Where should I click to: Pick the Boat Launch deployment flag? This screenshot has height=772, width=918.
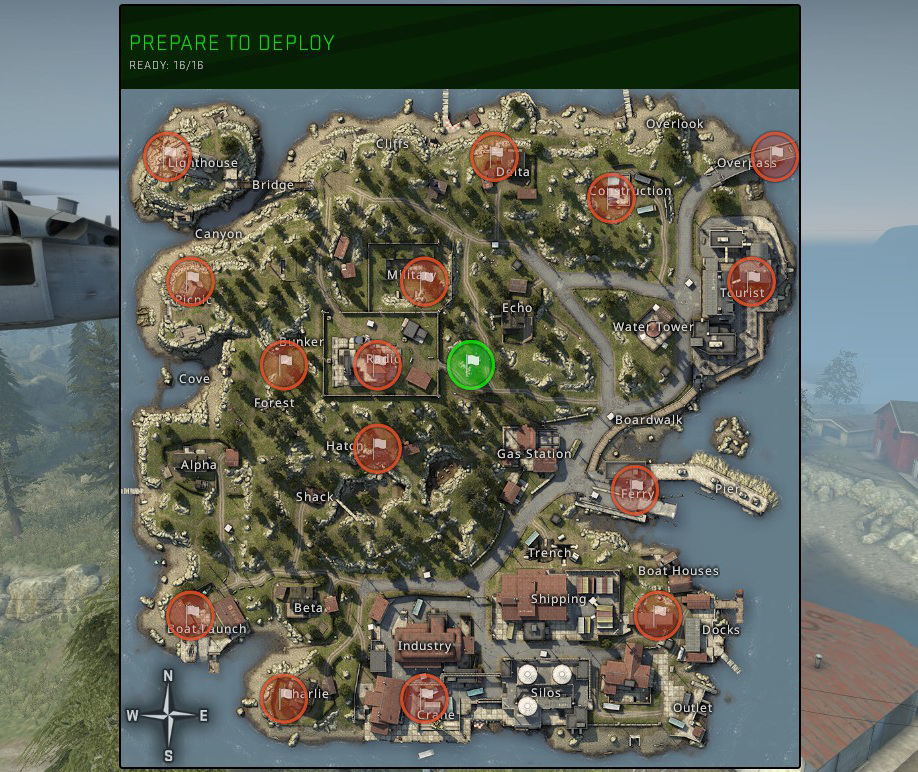(191, 615)
